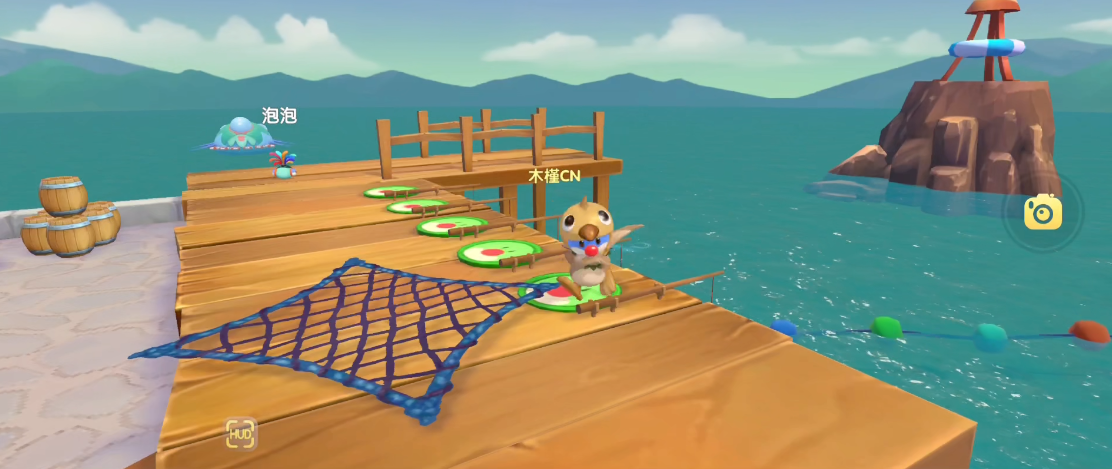Toggle the HUD visibility icon
1112x469 pixels.
(x=240, y=433)
